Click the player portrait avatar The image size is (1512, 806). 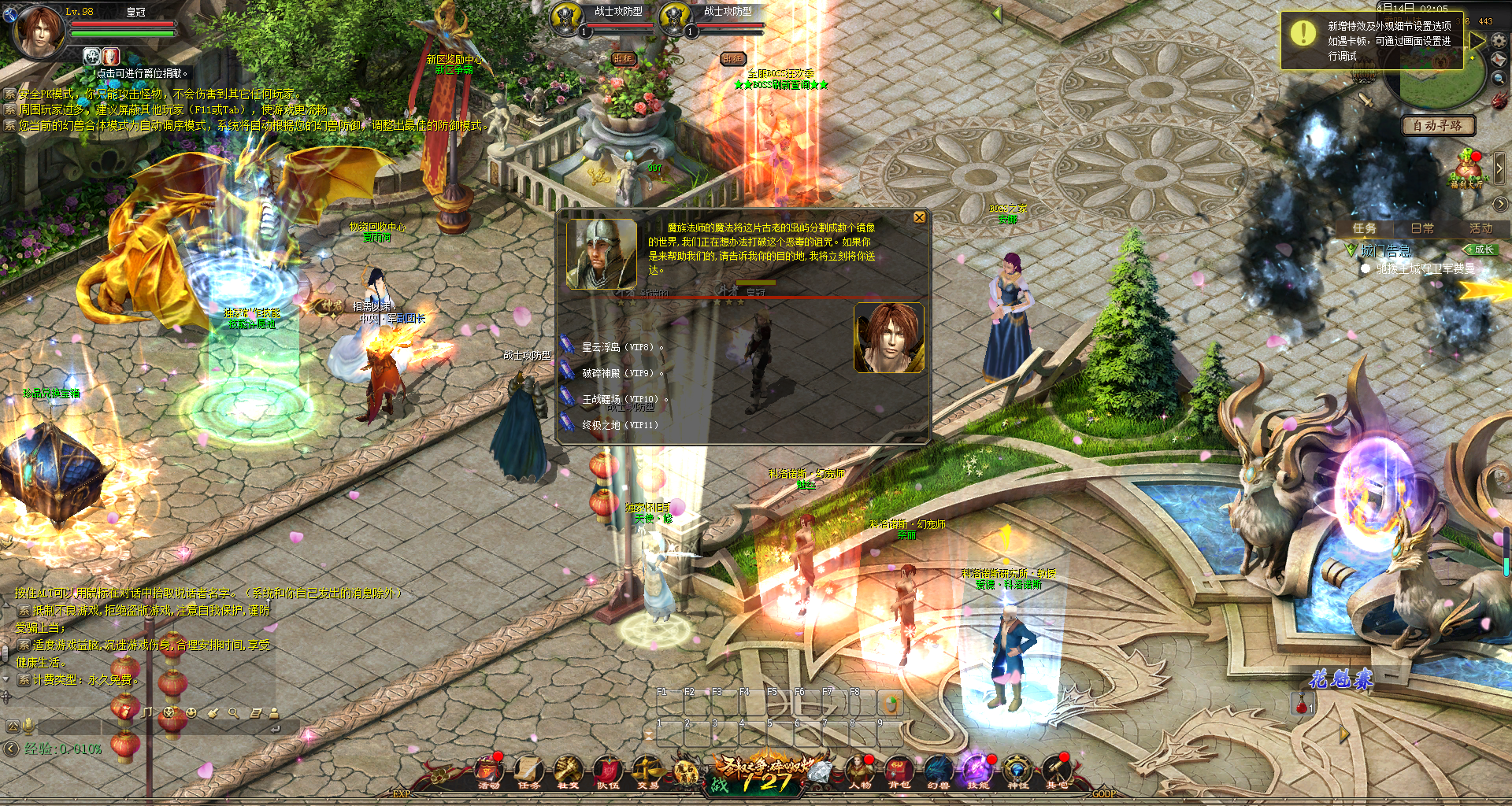(38, 31)
